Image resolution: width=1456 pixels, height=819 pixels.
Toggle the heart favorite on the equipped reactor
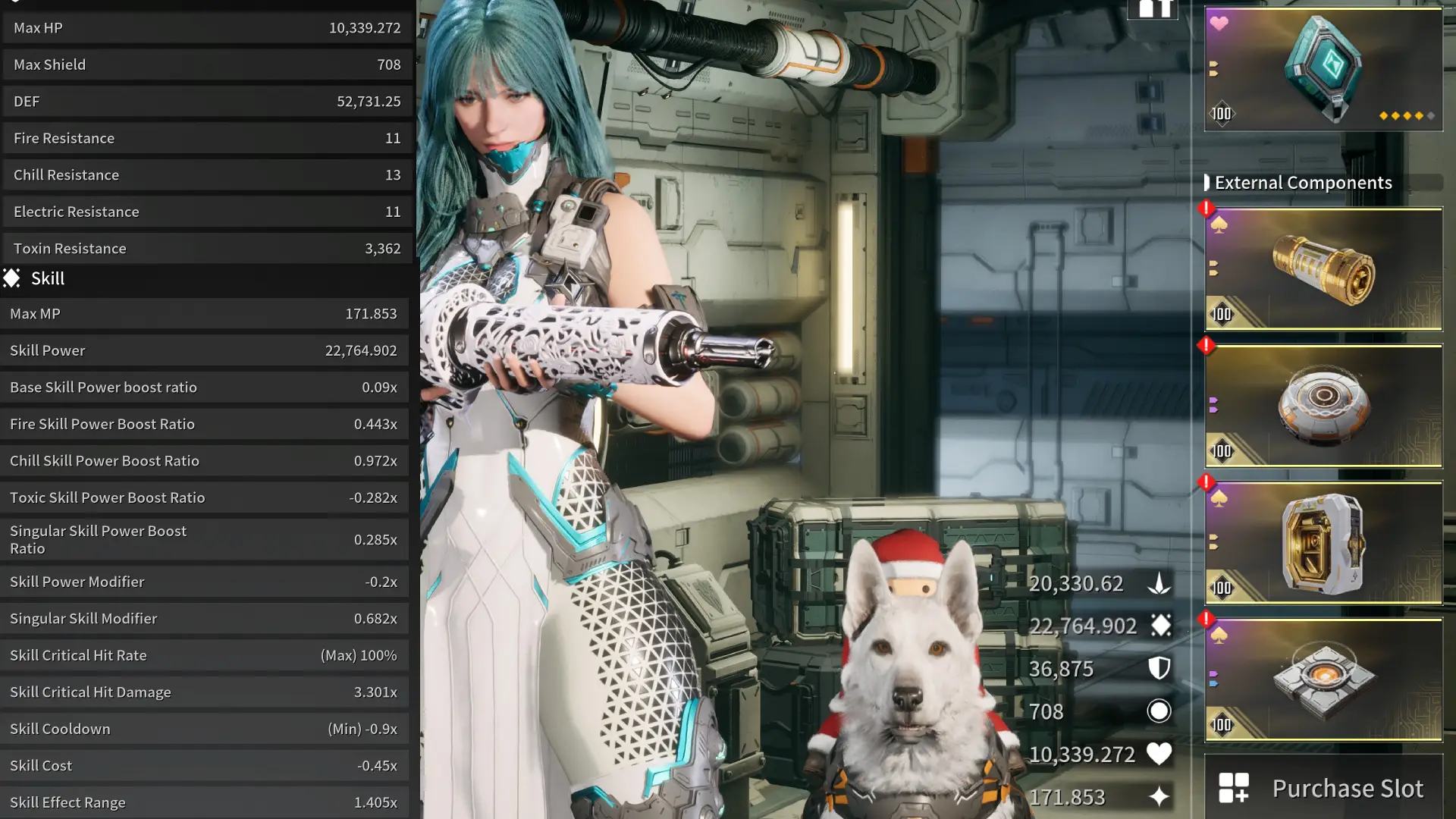[x=1220, y=23]
